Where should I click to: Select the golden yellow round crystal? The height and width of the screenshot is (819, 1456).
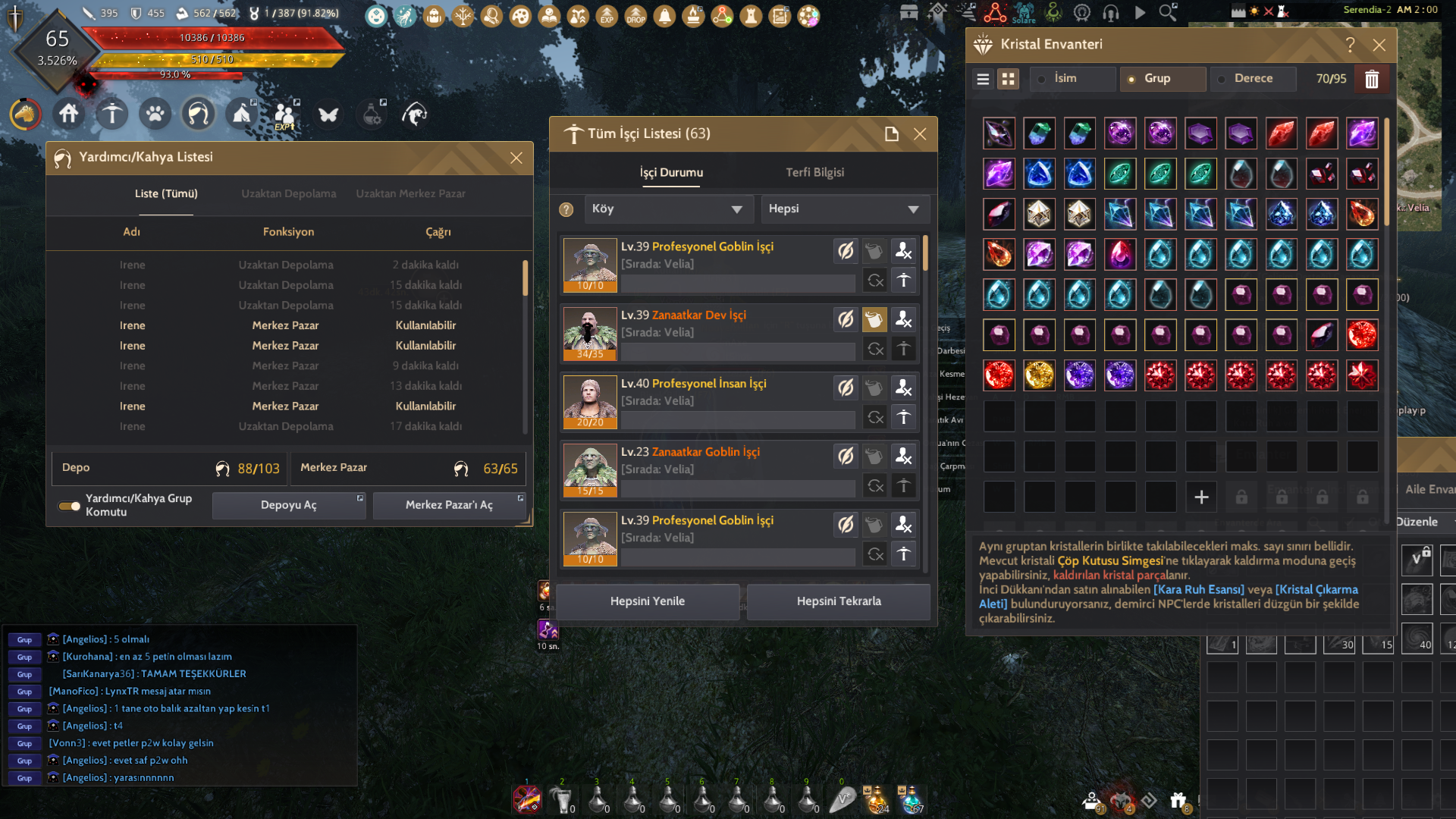(x=1039, y=375)
